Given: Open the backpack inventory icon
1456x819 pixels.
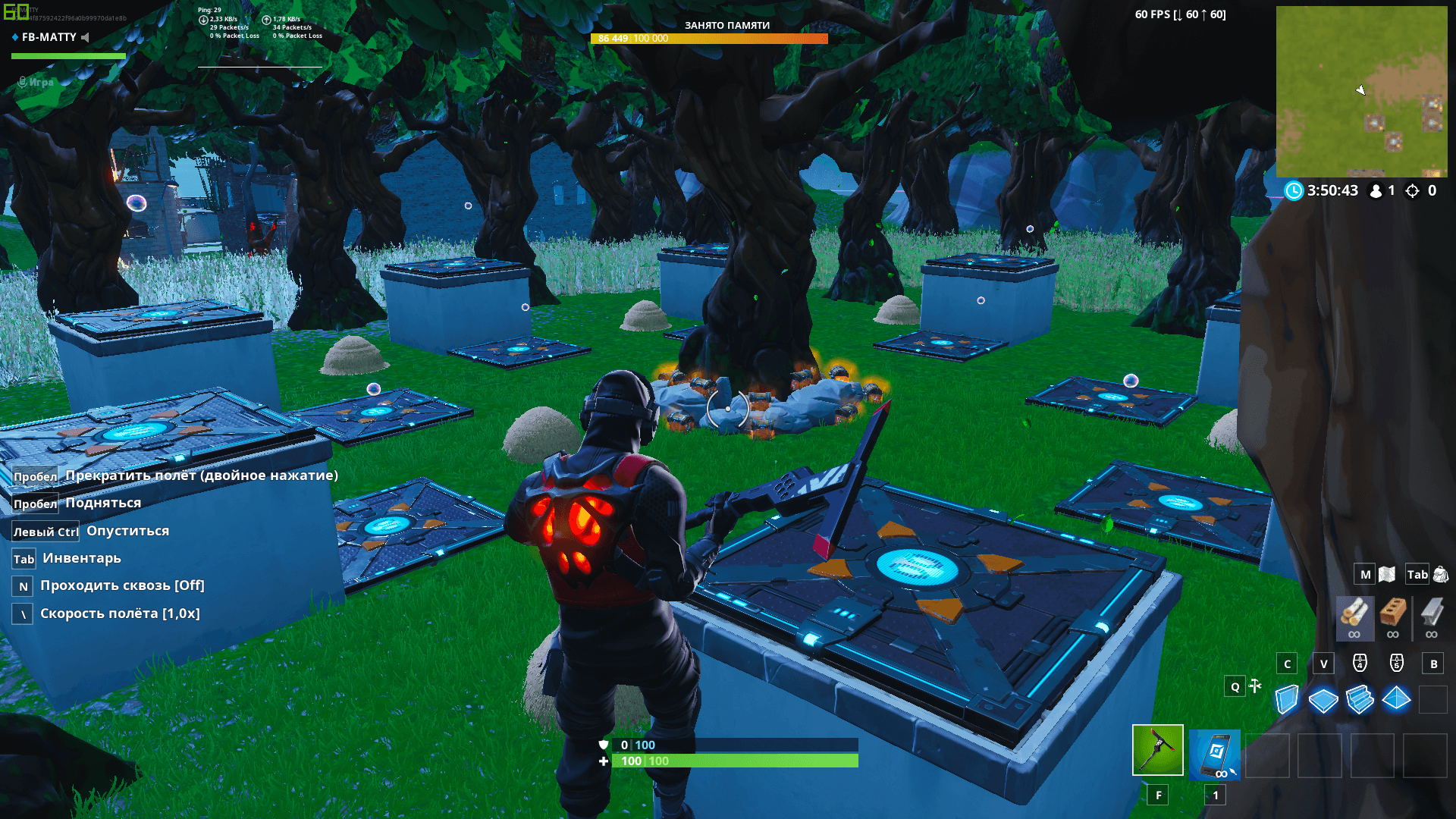Looking at the screenshot, I should pyautogui.click(x=1439, y=574).
